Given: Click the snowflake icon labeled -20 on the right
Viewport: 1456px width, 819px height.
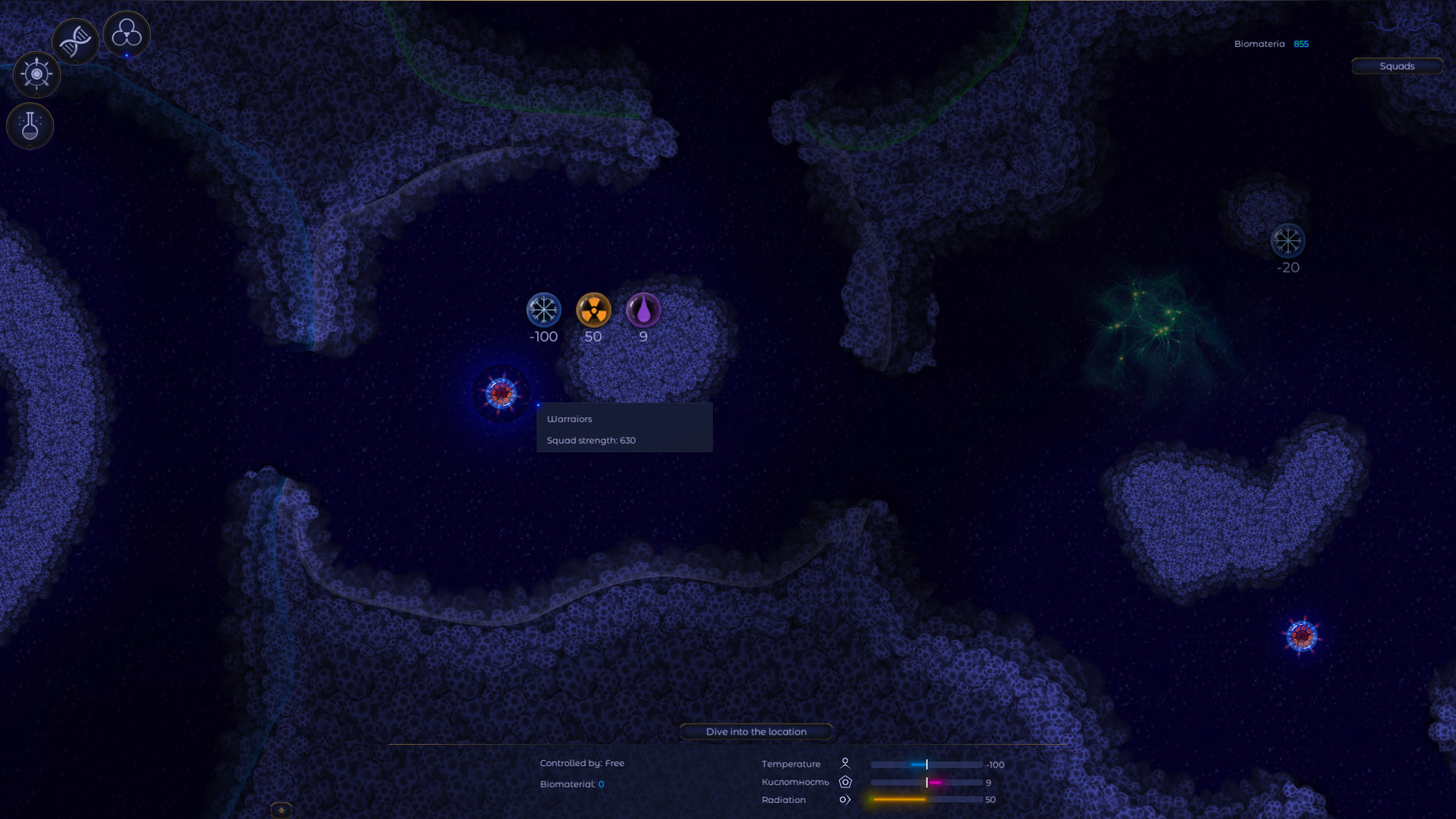Looking at the screenshot, I should 1288,240.
